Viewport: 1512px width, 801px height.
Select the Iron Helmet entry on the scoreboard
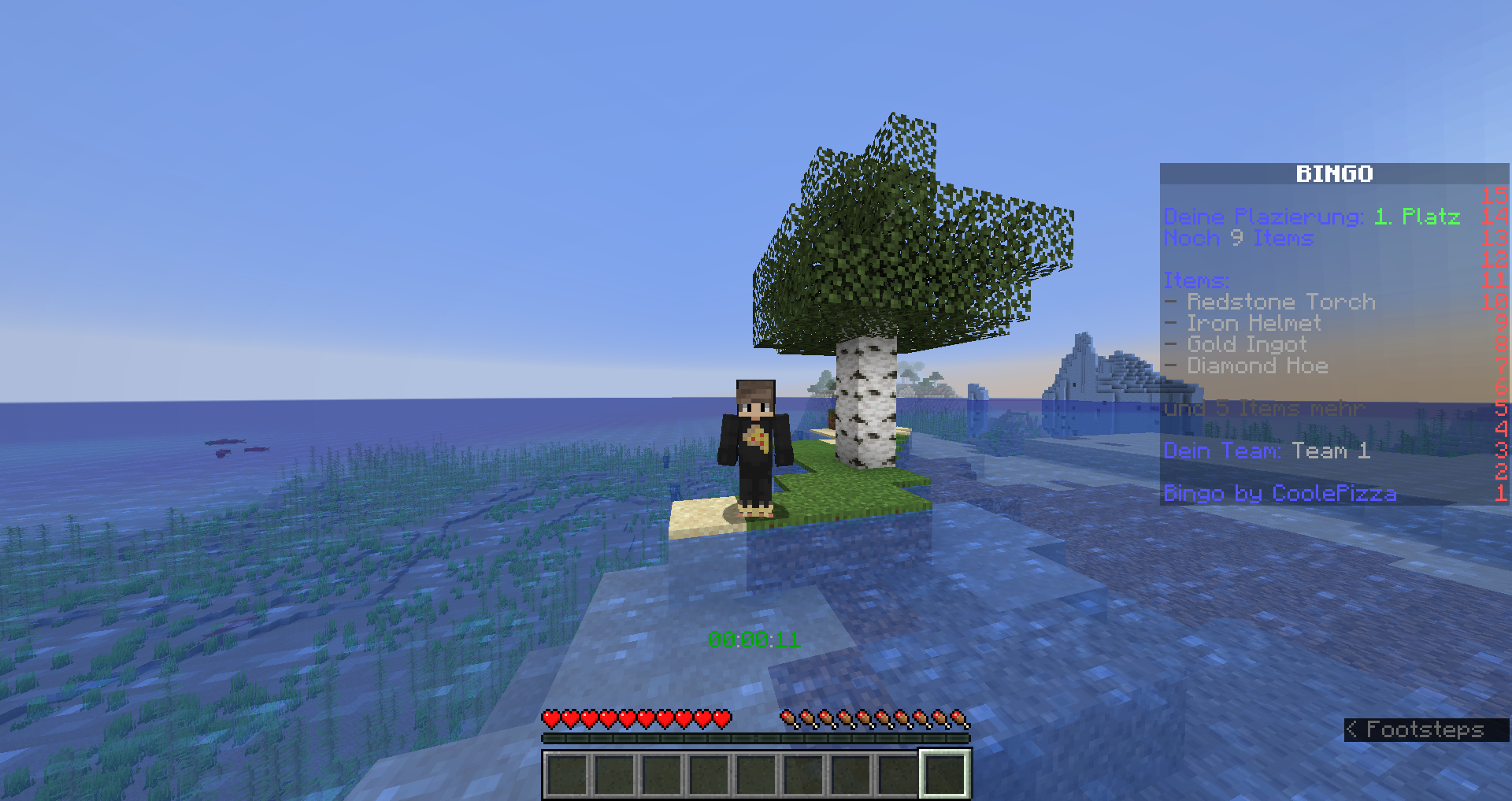[1252, 323]
